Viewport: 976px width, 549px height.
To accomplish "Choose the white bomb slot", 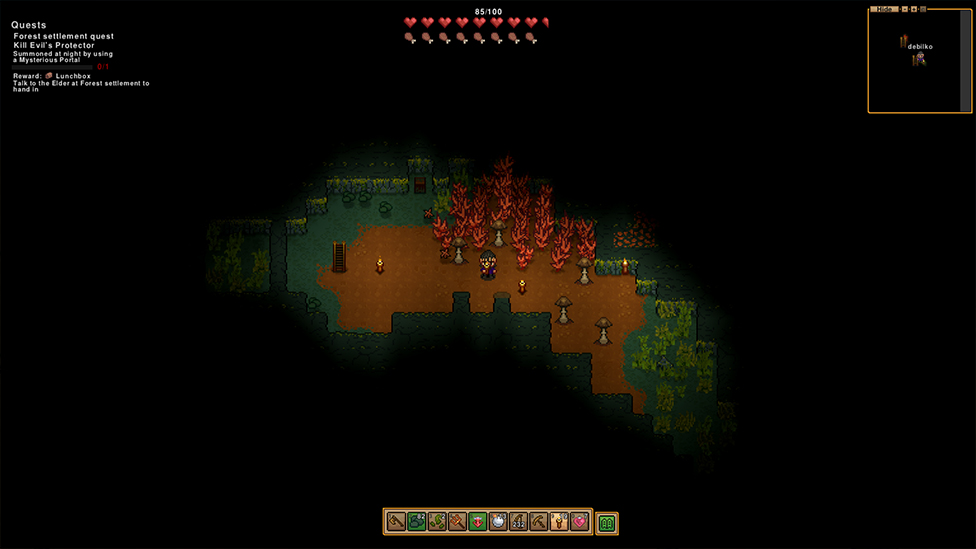I will pos(498,522).
